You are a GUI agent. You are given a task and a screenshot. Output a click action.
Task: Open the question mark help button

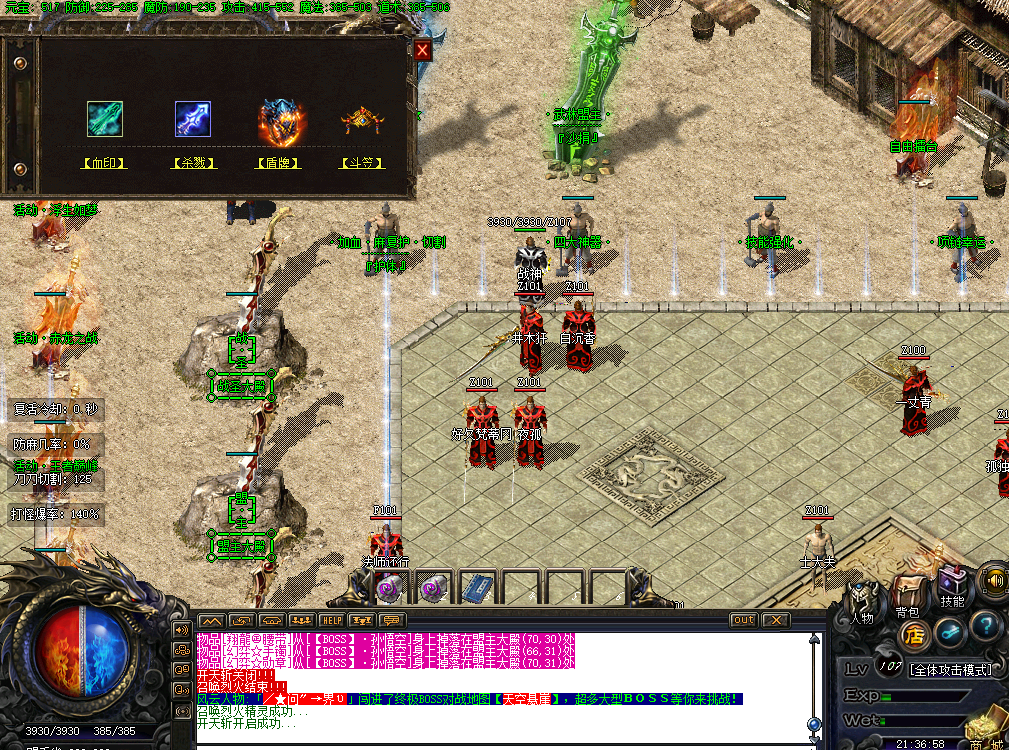[986, 627]
